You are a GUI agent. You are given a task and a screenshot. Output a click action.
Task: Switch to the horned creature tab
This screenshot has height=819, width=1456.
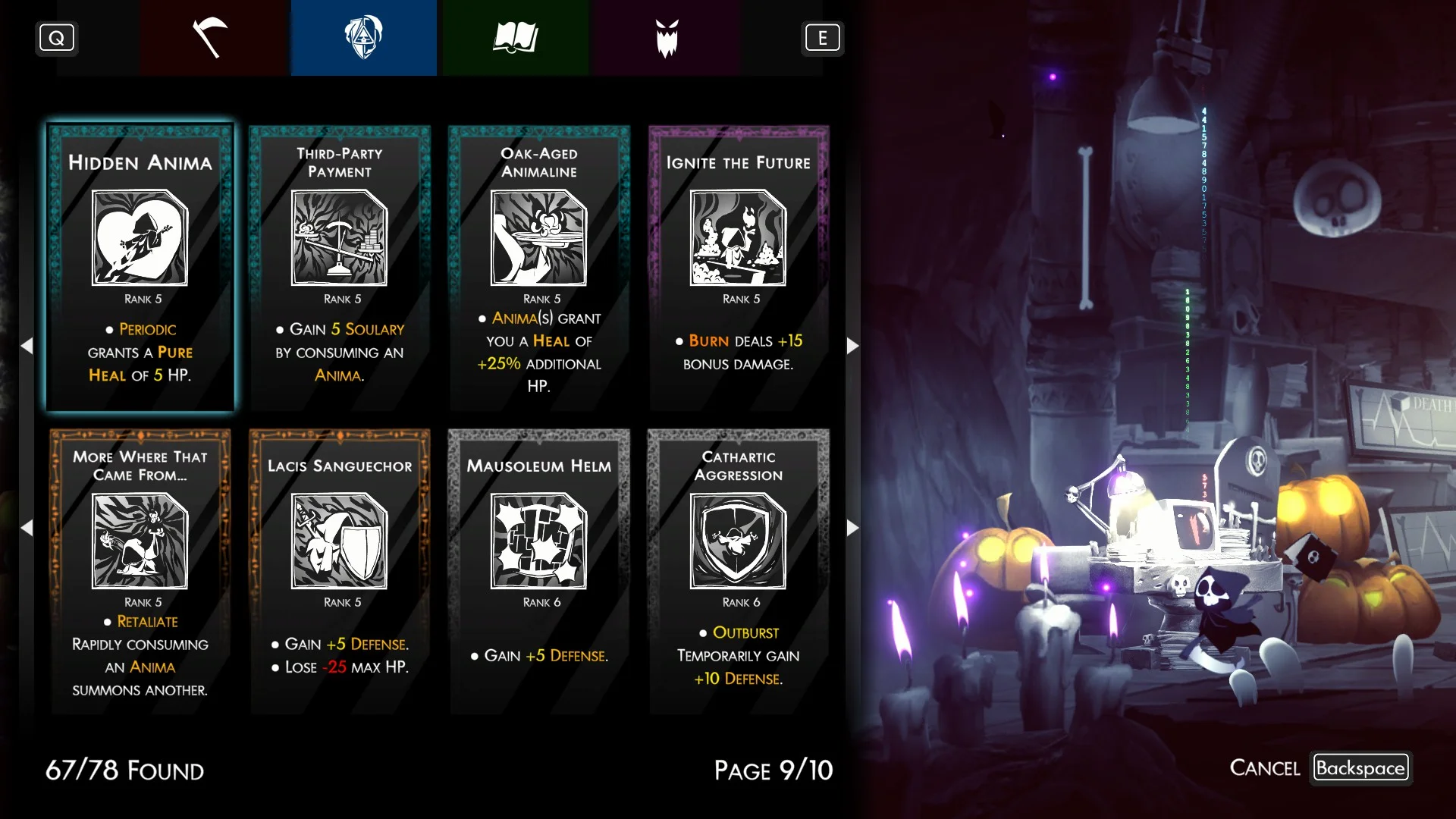point(667,38)
